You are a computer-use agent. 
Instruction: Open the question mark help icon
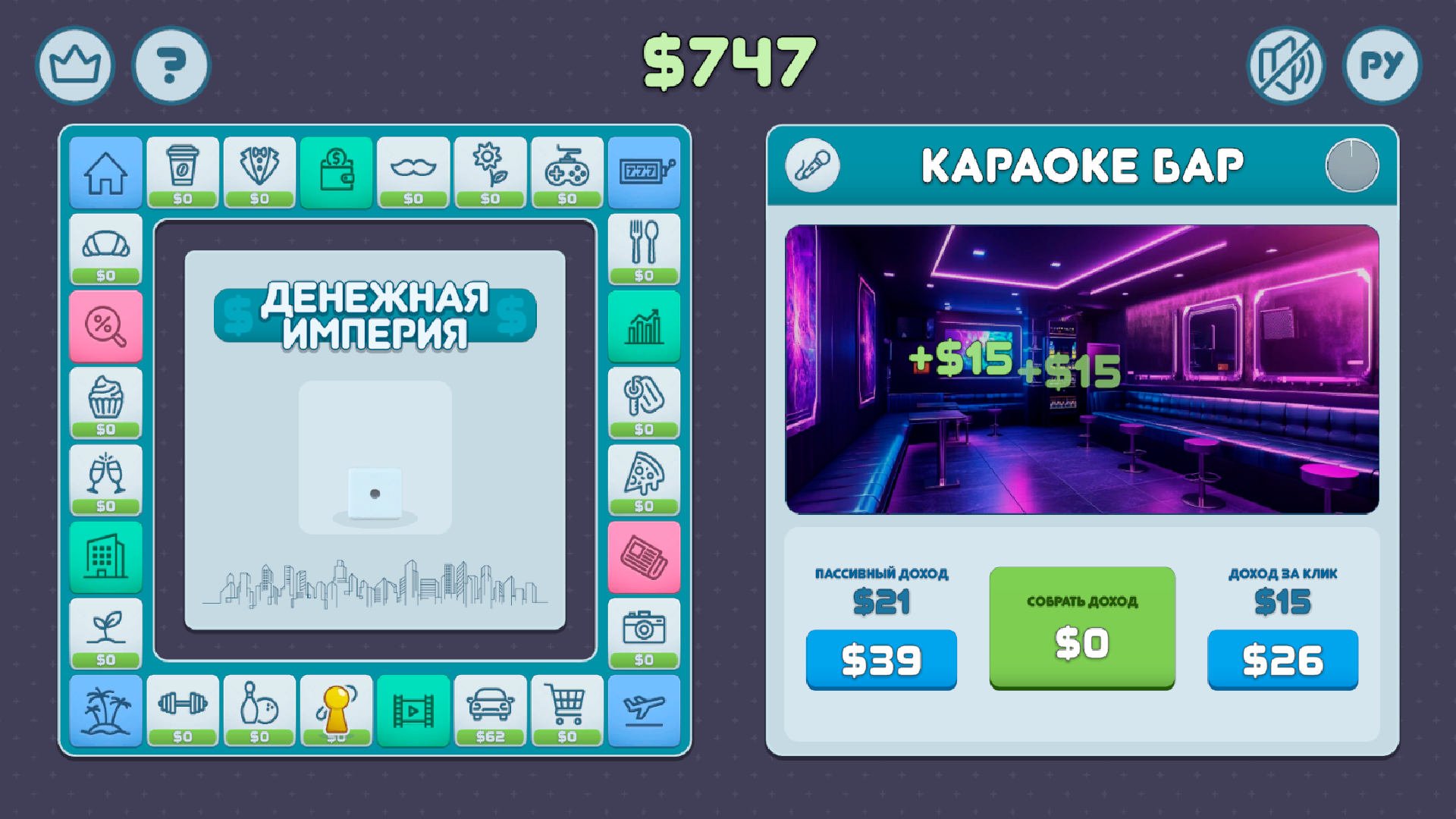click(x=171, y=65)
